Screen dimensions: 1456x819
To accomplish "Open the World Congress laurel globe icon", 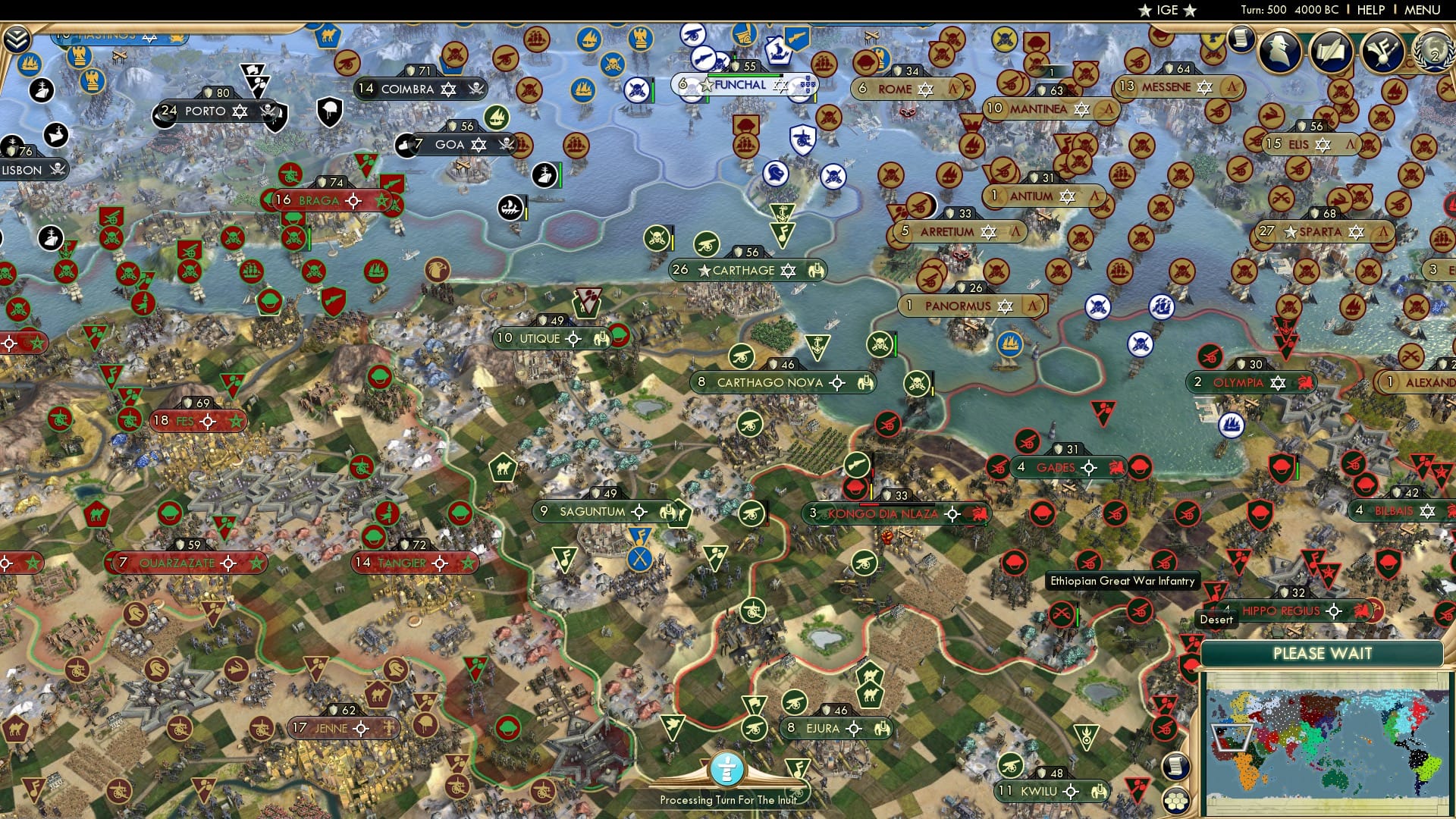I will (x=1433, y=50).
